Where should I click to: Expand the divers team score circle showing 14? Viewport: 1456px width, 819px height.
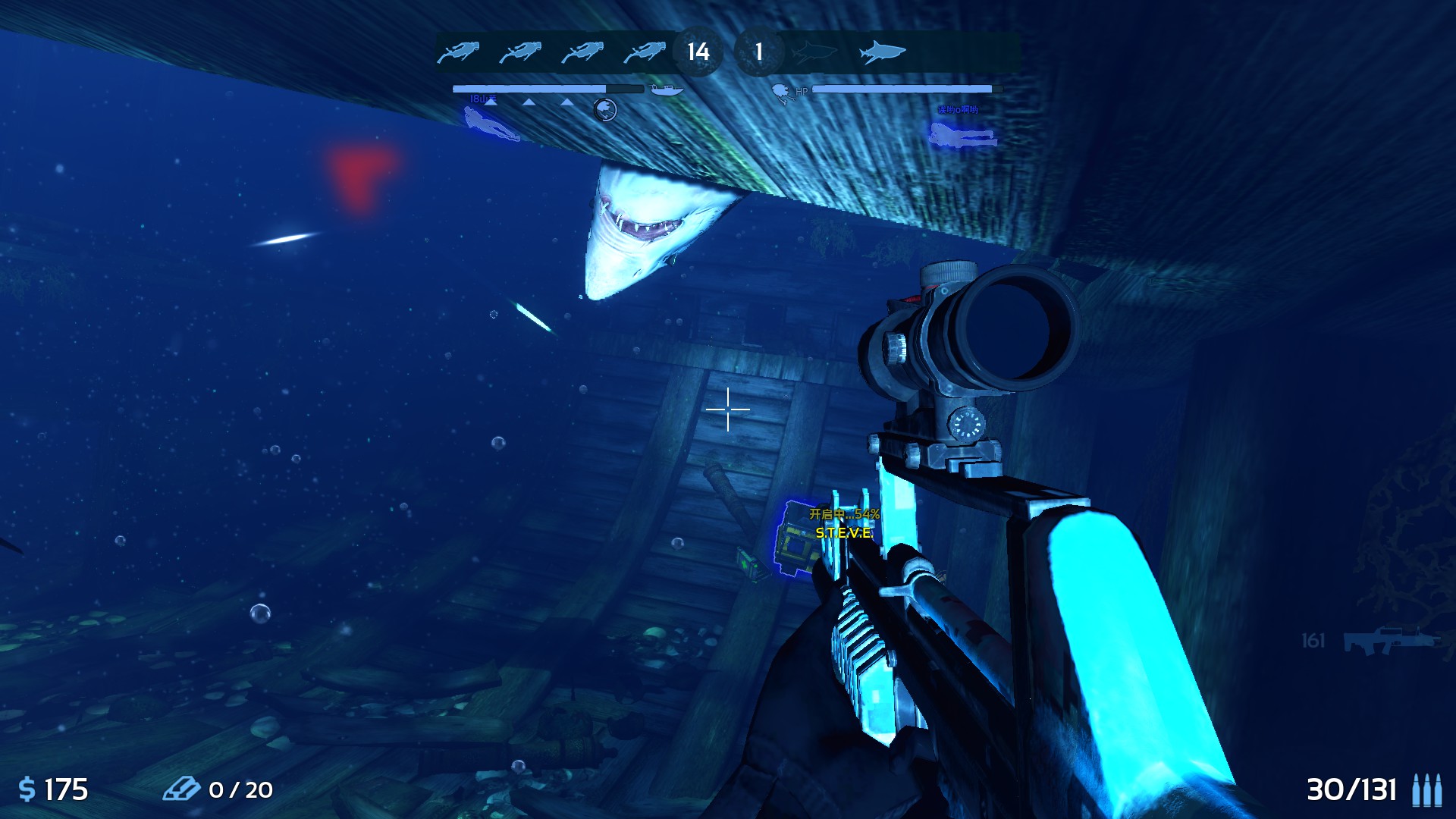click(698, 52)
